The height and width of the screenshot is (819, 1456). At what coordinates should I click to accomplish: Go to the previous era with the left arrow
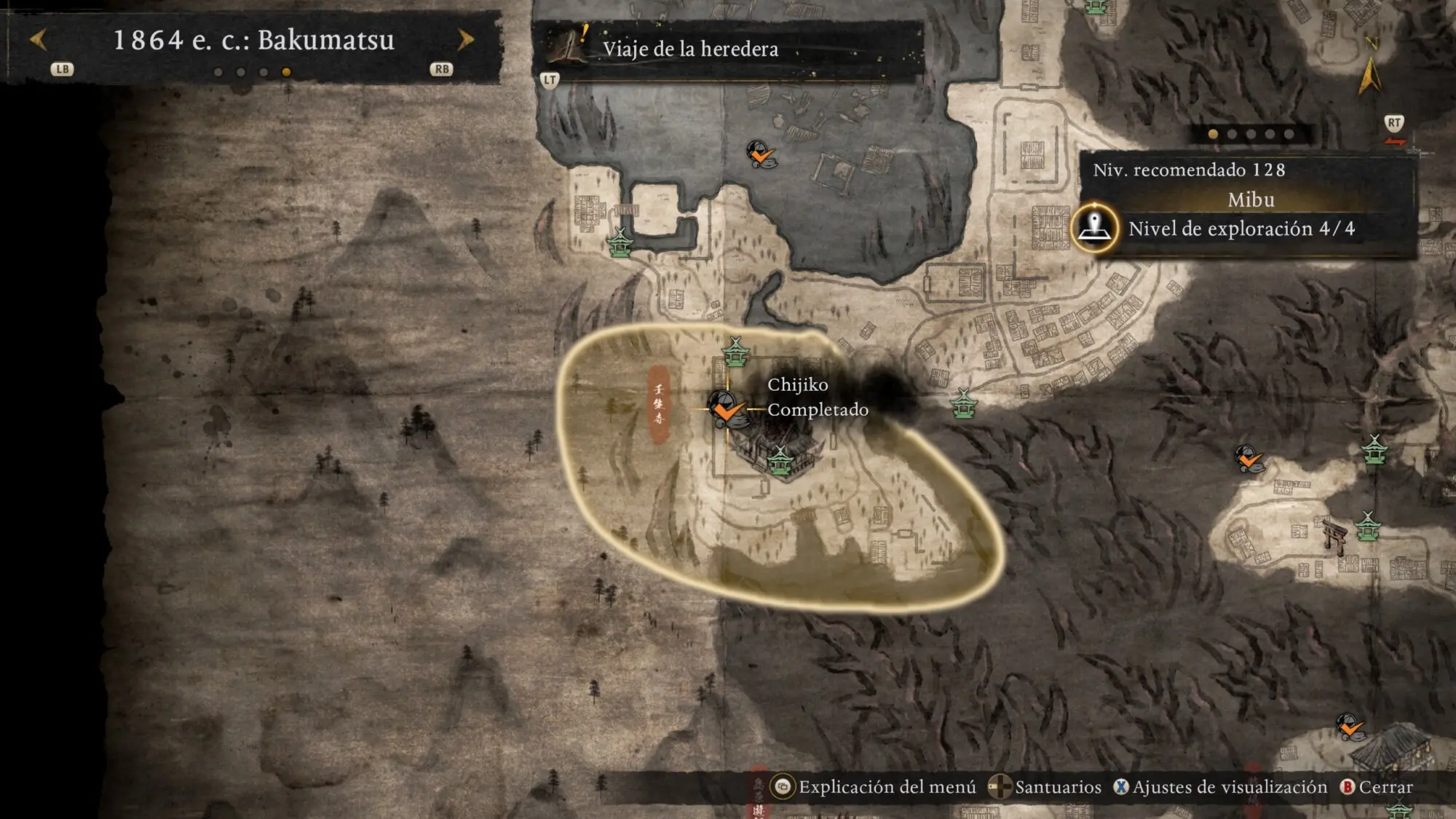point(39,39)
